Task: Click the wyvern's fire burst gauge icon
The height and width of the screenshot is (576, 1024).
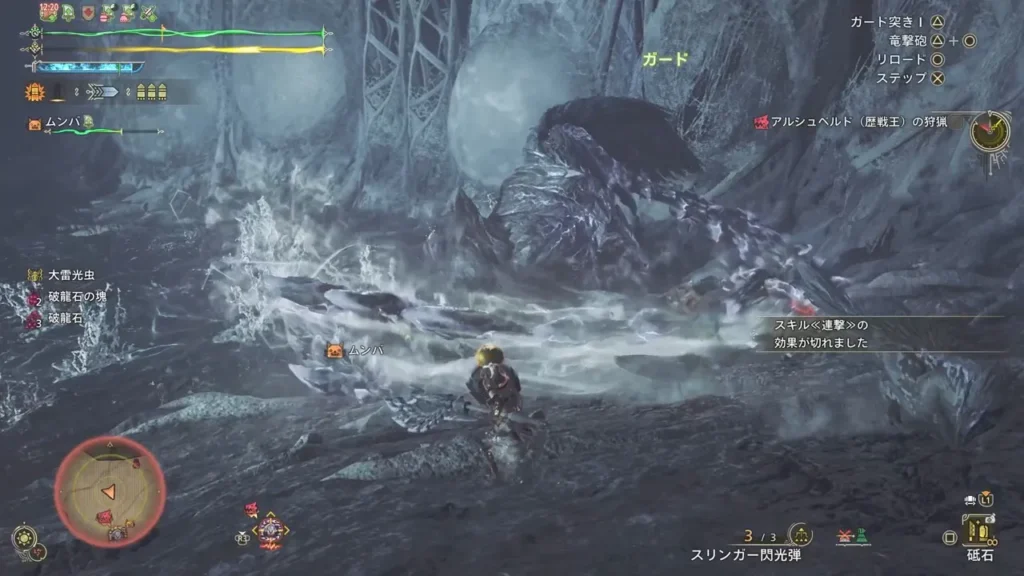Action: tap(34, 92)
